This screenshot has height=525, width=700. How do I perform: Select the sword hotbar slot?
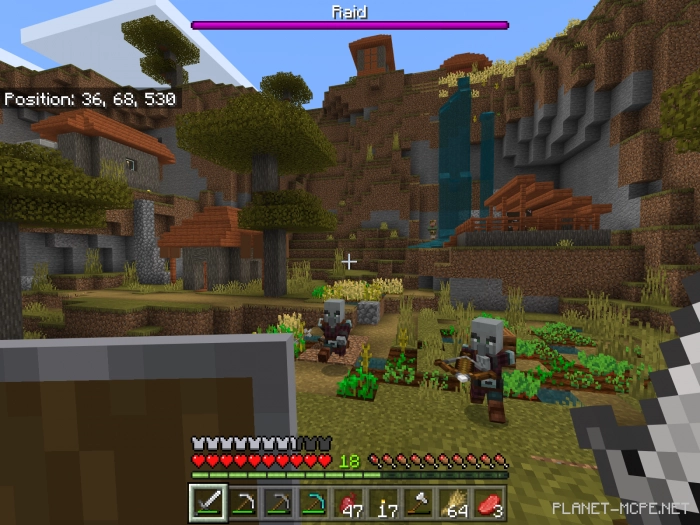click(205, 502)
